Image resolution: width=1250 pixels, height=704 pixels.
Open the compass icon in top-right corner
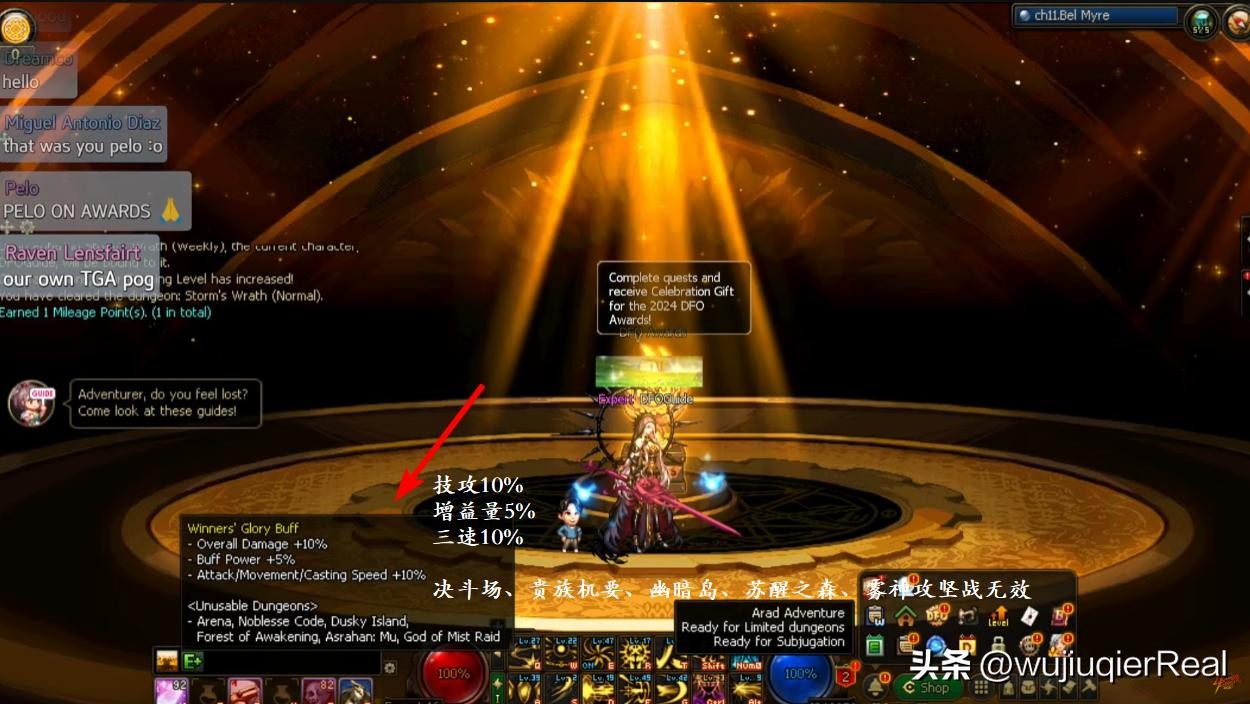click(x=1234, y=20)
